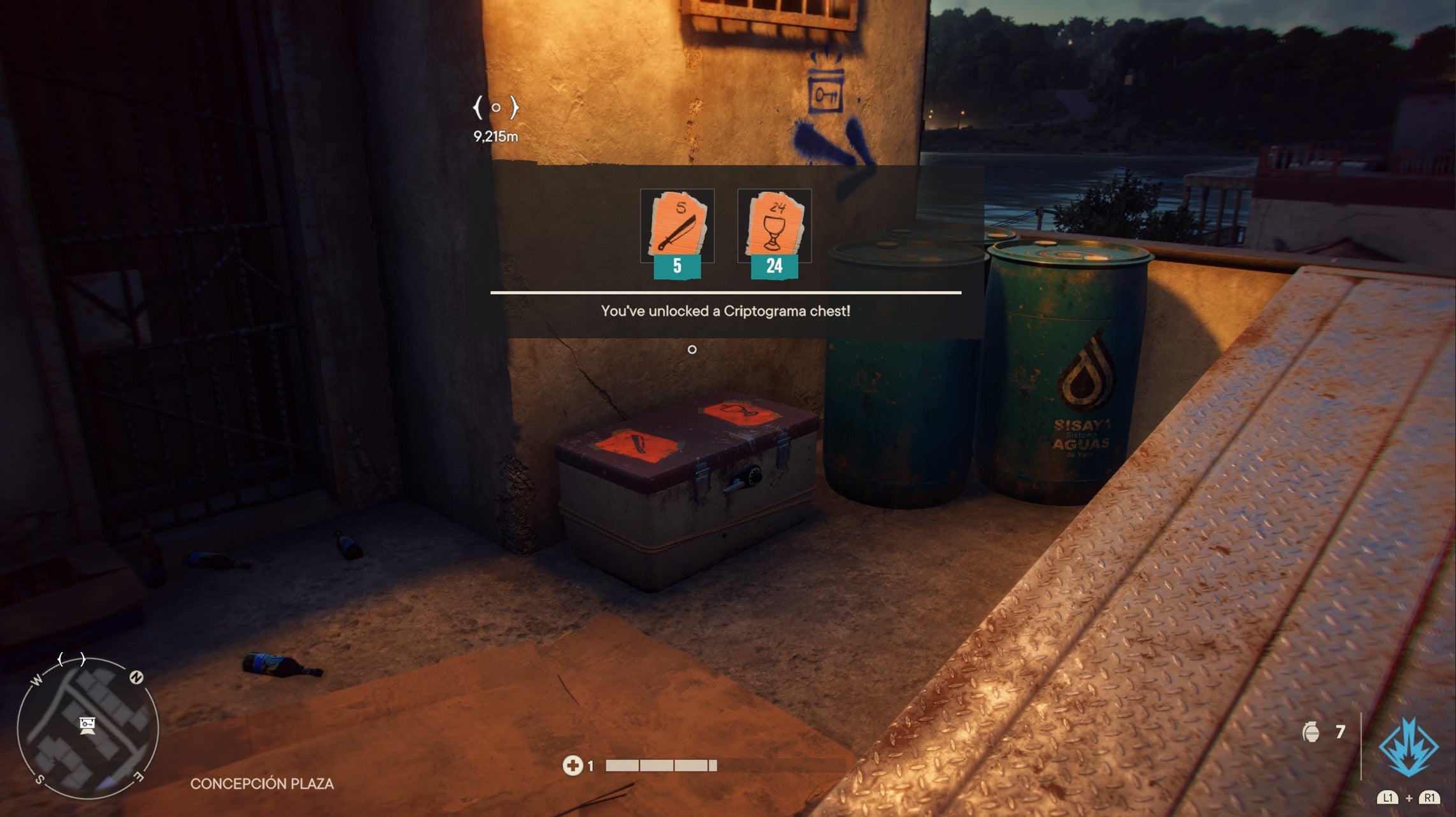The image size is (1456, 817).
Task: Select the goblet criptograma chart numbered 24
Action: click(x=774, y=225)
